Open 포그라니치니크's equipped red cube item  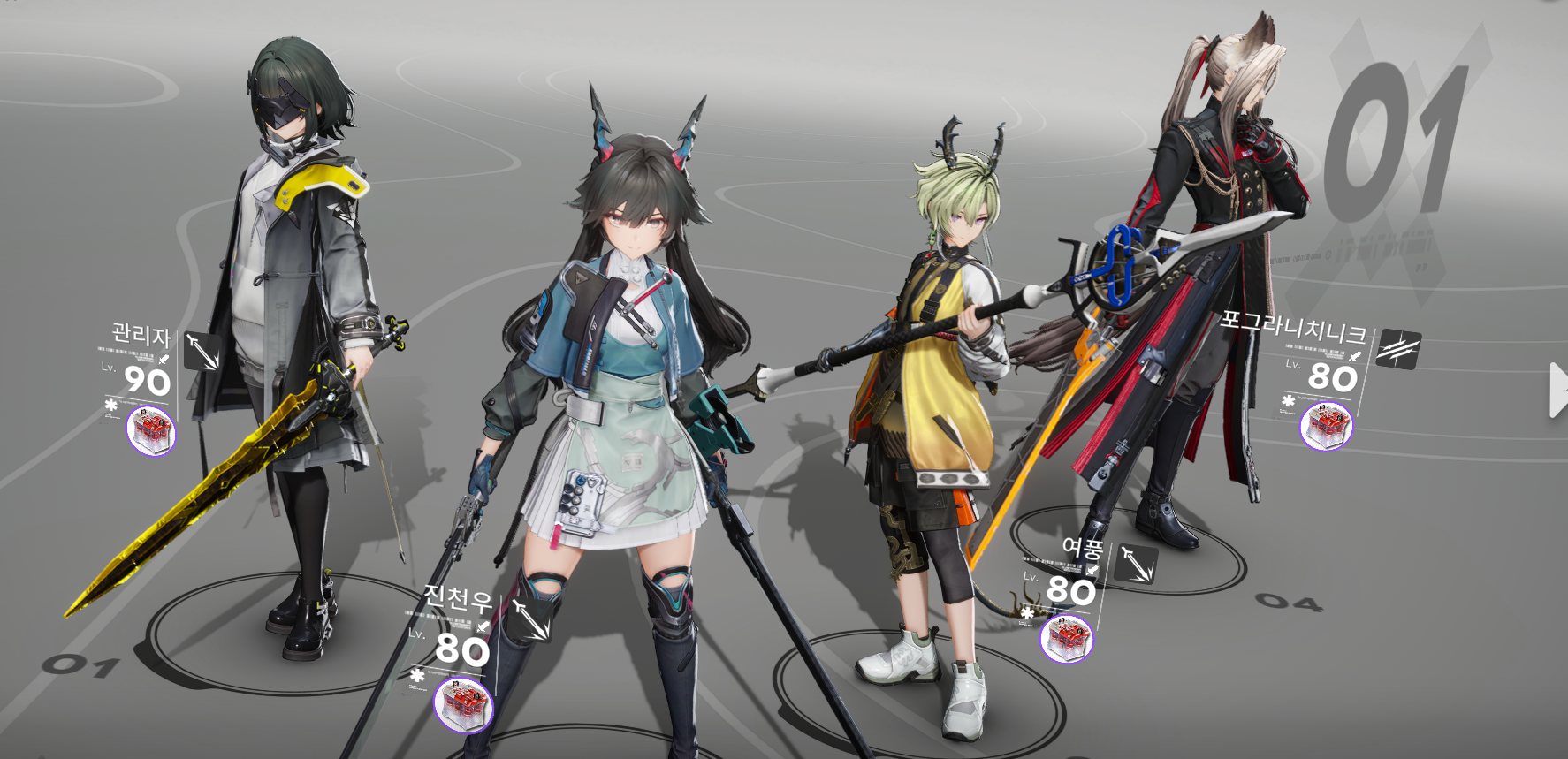tap(1326, 425)
